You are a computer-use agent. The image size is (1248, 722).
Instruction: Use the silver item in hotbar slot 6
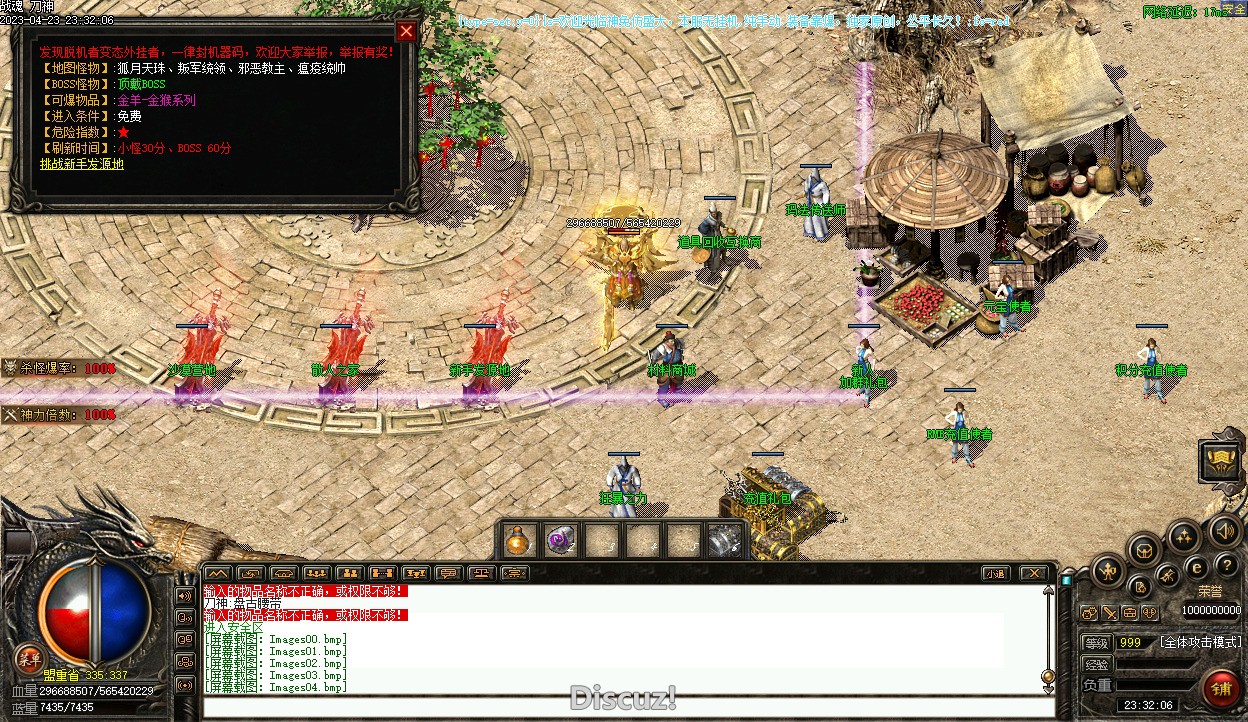[724, 540]
